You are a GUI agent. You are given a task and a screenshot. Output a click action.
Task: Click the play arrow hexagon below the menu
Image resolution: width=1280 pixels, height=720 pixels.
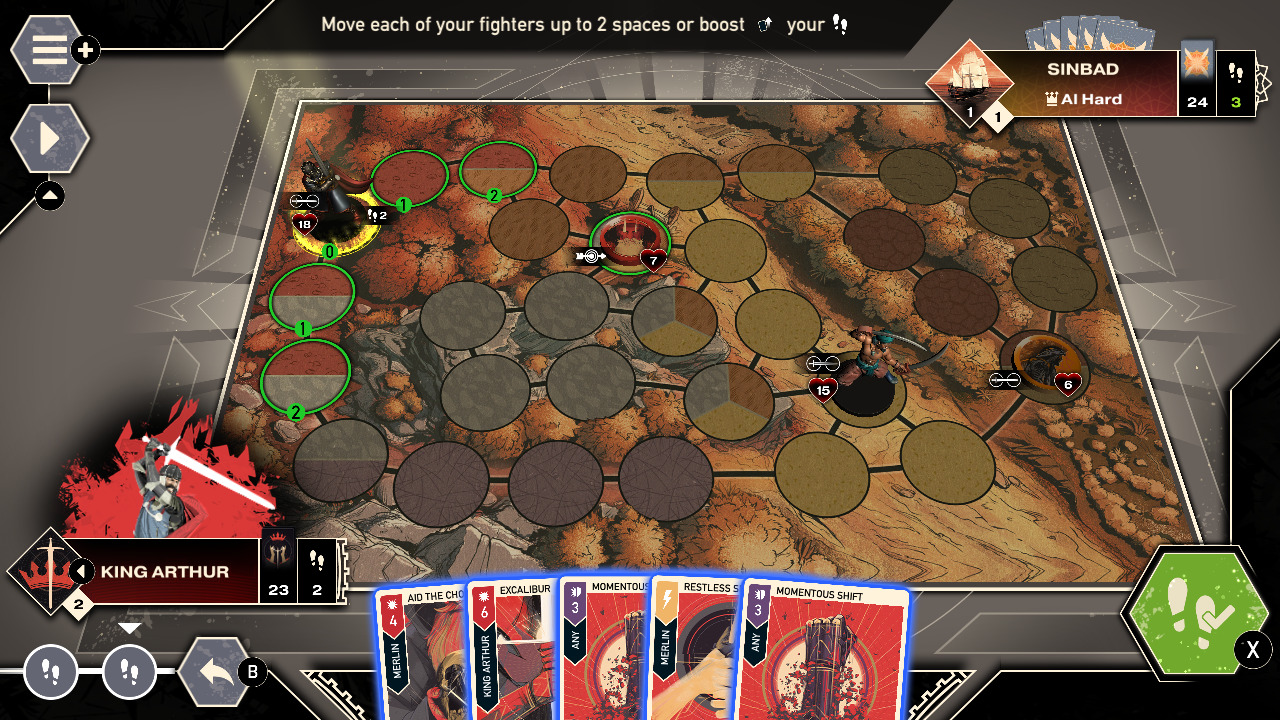click(49, 138)
